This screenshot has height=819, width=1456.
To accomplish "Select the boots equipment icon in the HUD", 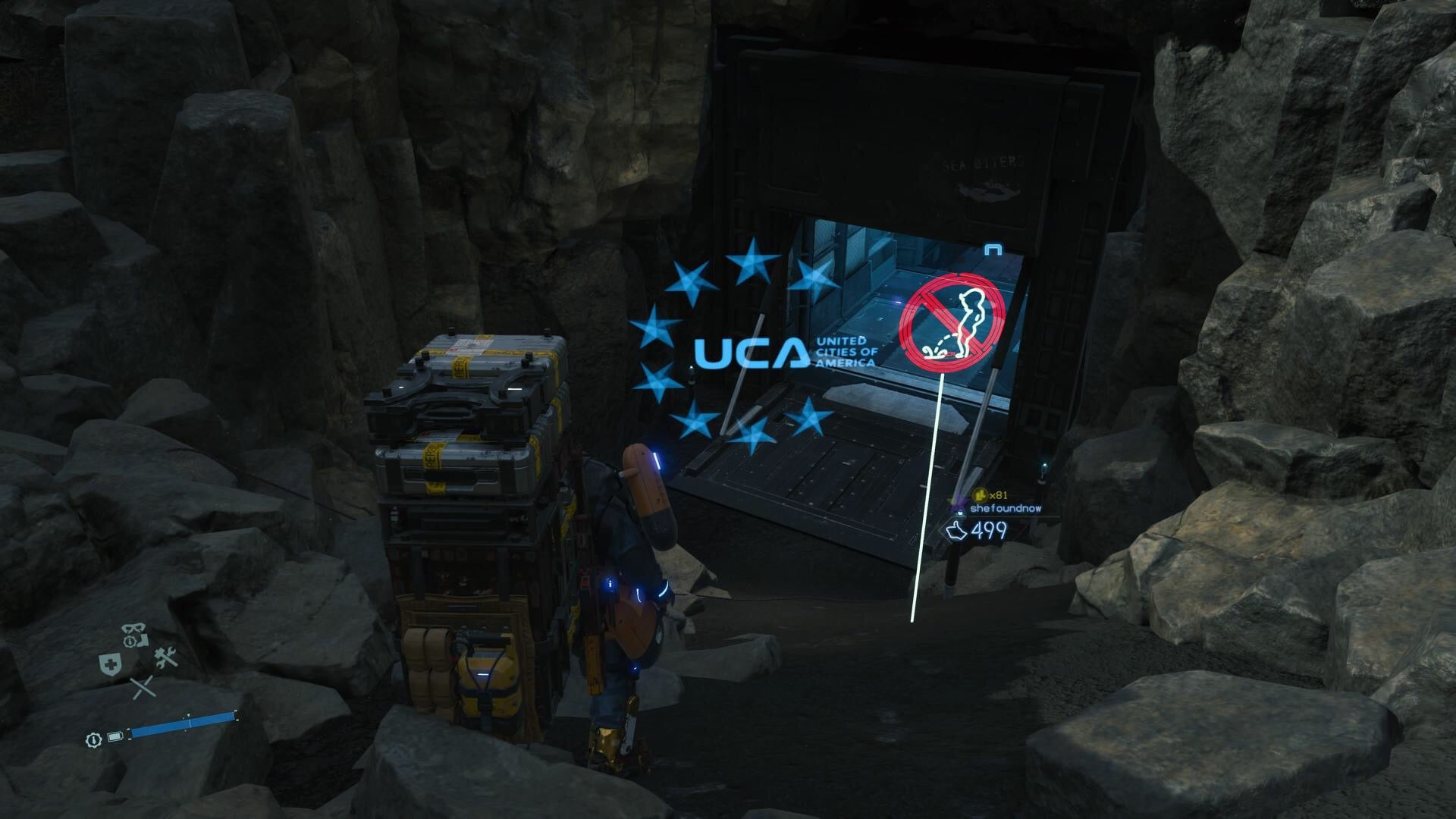I will point(143,642).
